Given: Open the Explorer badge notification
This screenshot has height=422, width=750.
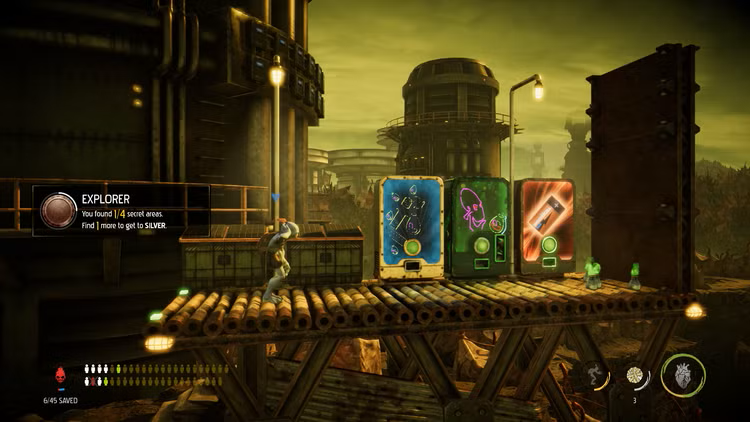Looking at the screenshot, I should pos(122,211).
